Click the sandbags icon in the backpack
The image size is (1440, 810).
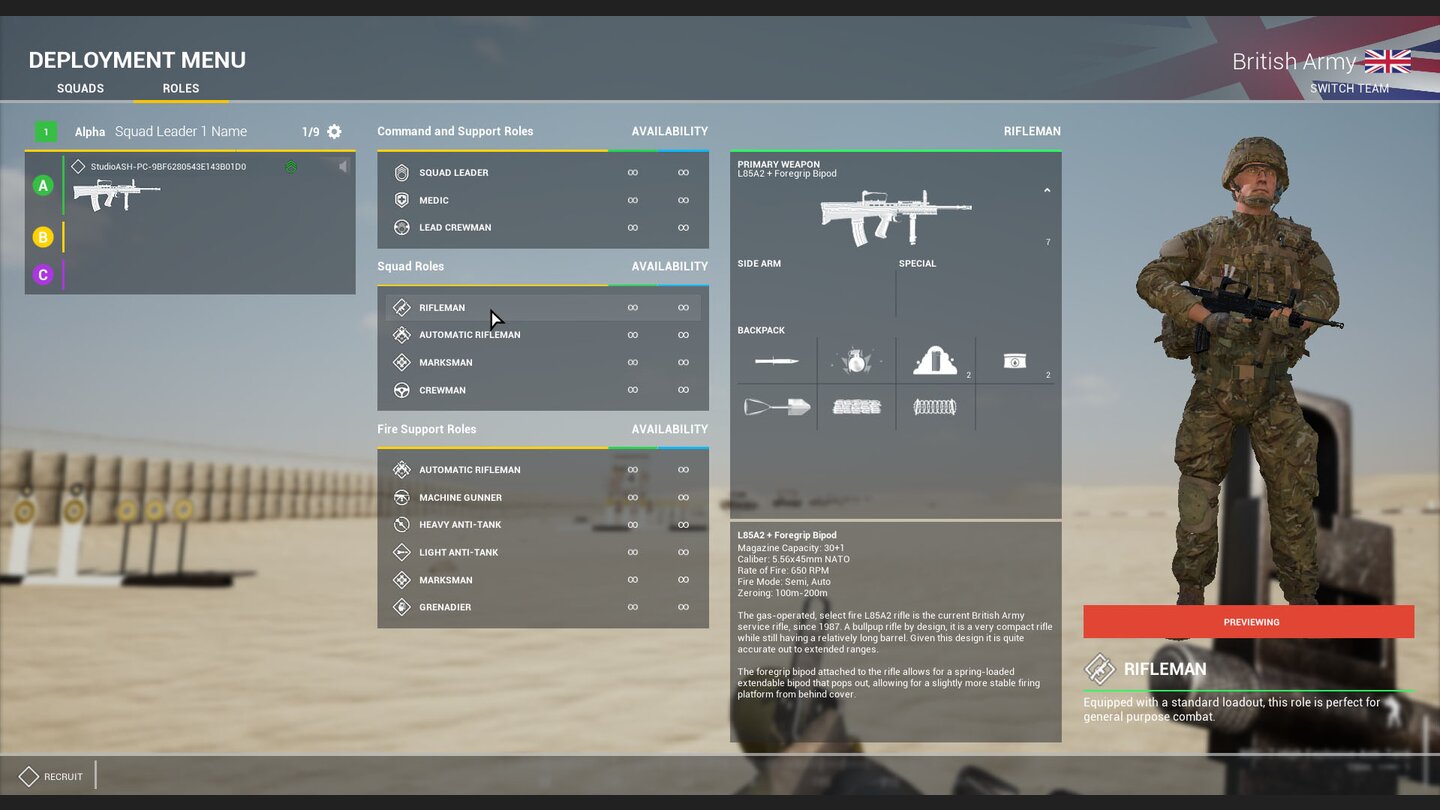855,406
